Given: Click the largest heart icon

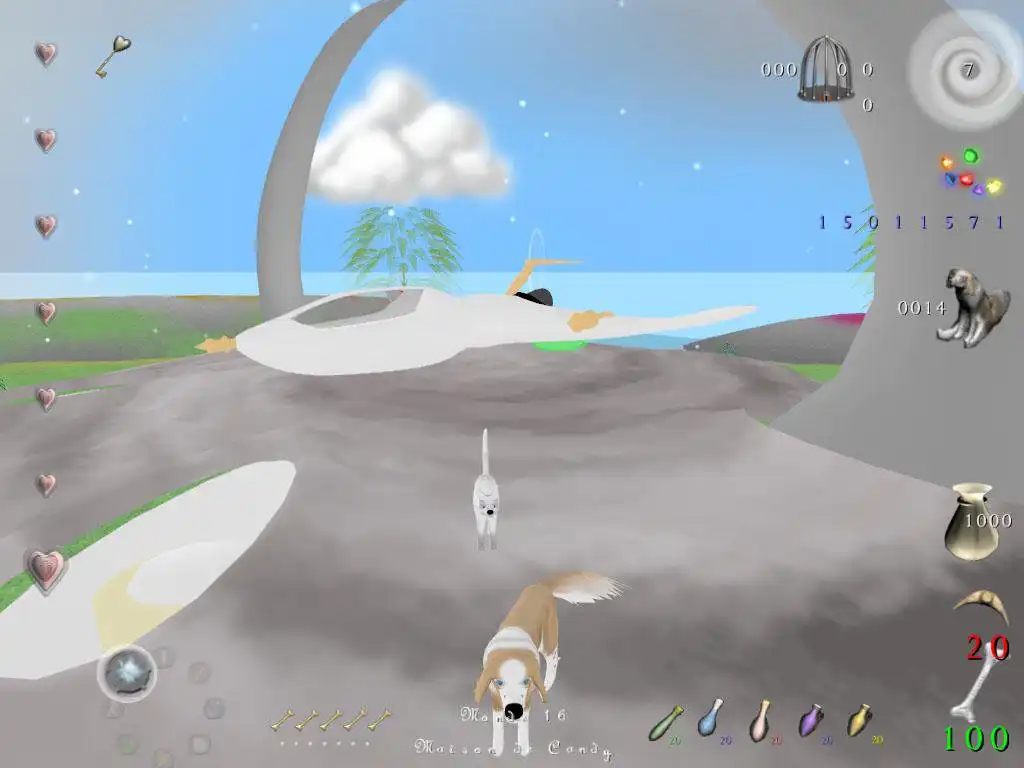Looking at the screenshot, I should coord(45,570).
